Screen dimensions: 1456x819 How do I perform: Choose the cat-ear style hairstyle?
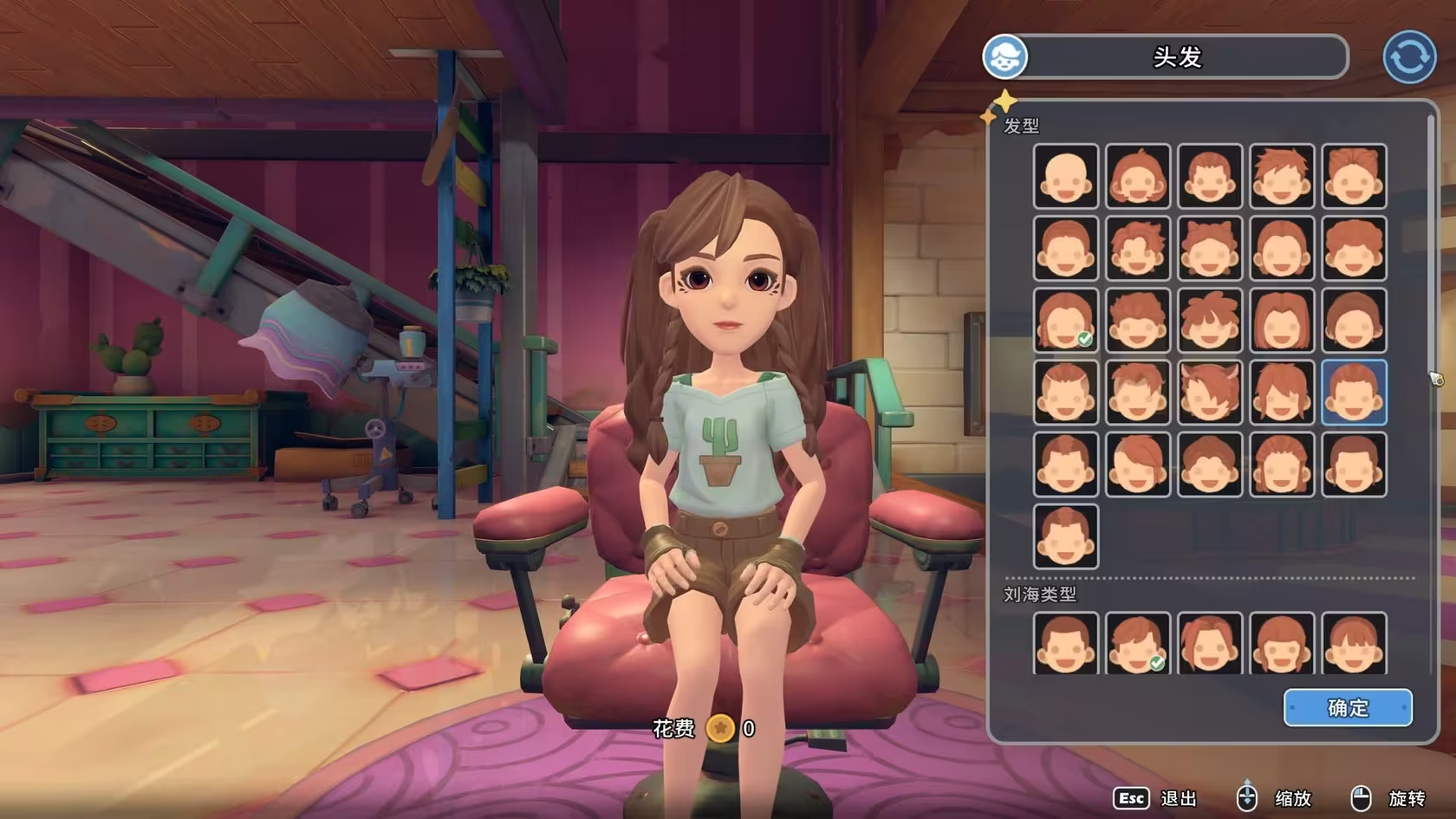point(1210,249)
